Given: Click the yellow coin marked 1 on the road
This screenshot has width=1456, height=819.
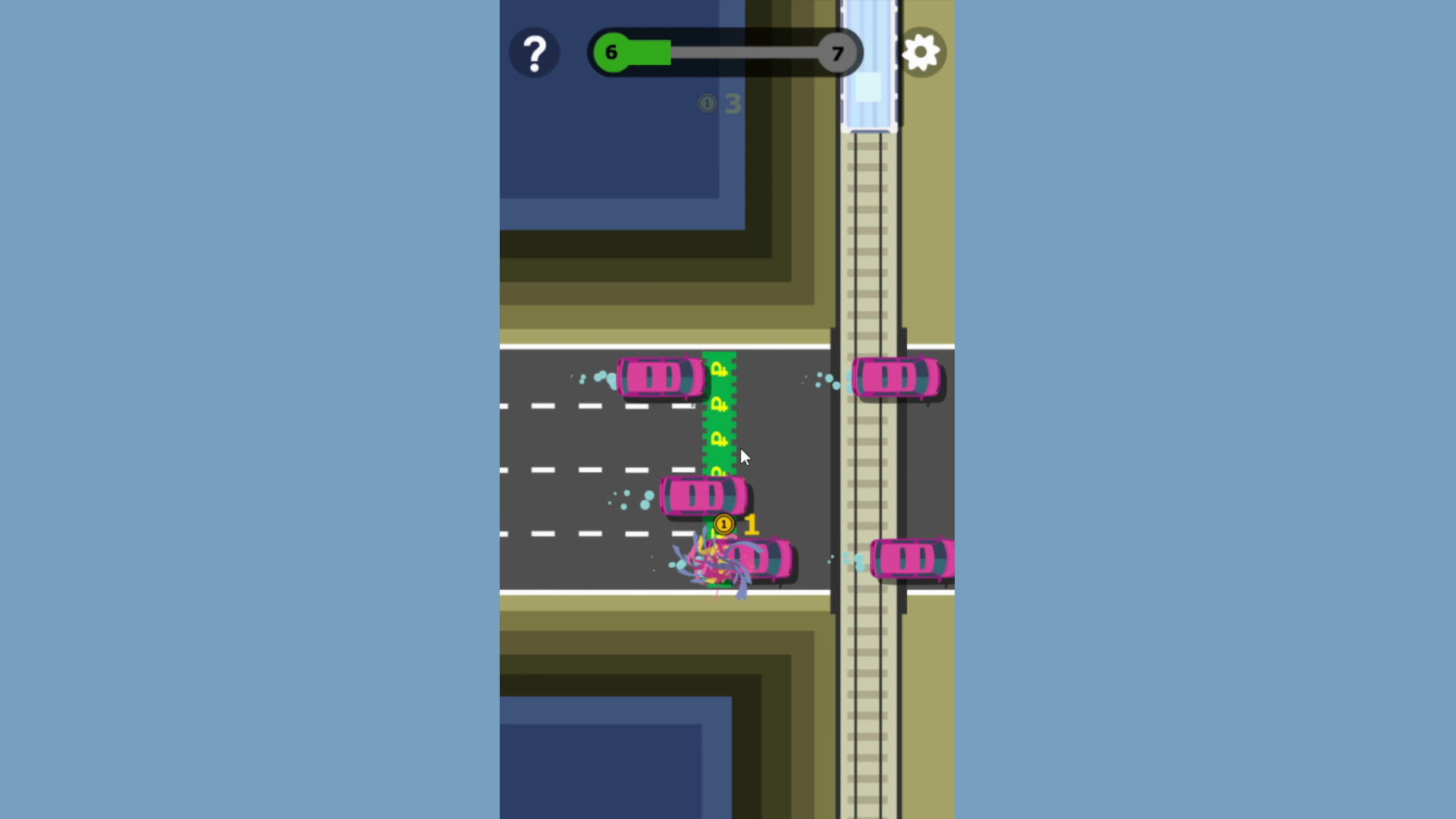Looking at the screenshot, I should tap(723, 525).
